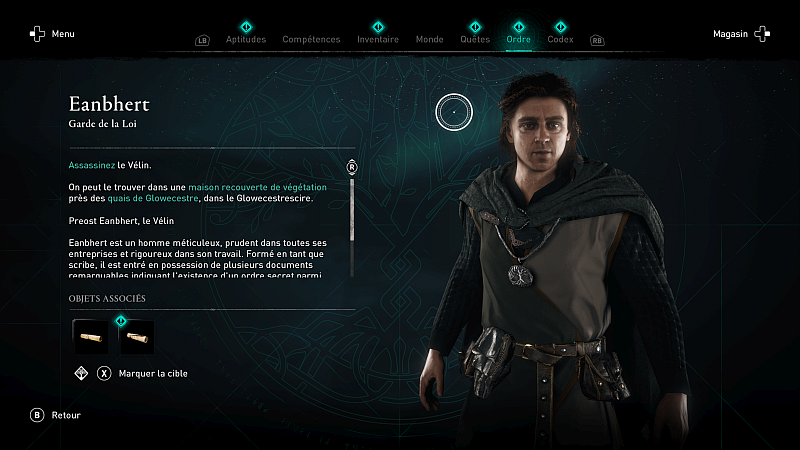Select the highlighted Ordre tab
Viewport: 800px width, 450px height.
[519, 39]
